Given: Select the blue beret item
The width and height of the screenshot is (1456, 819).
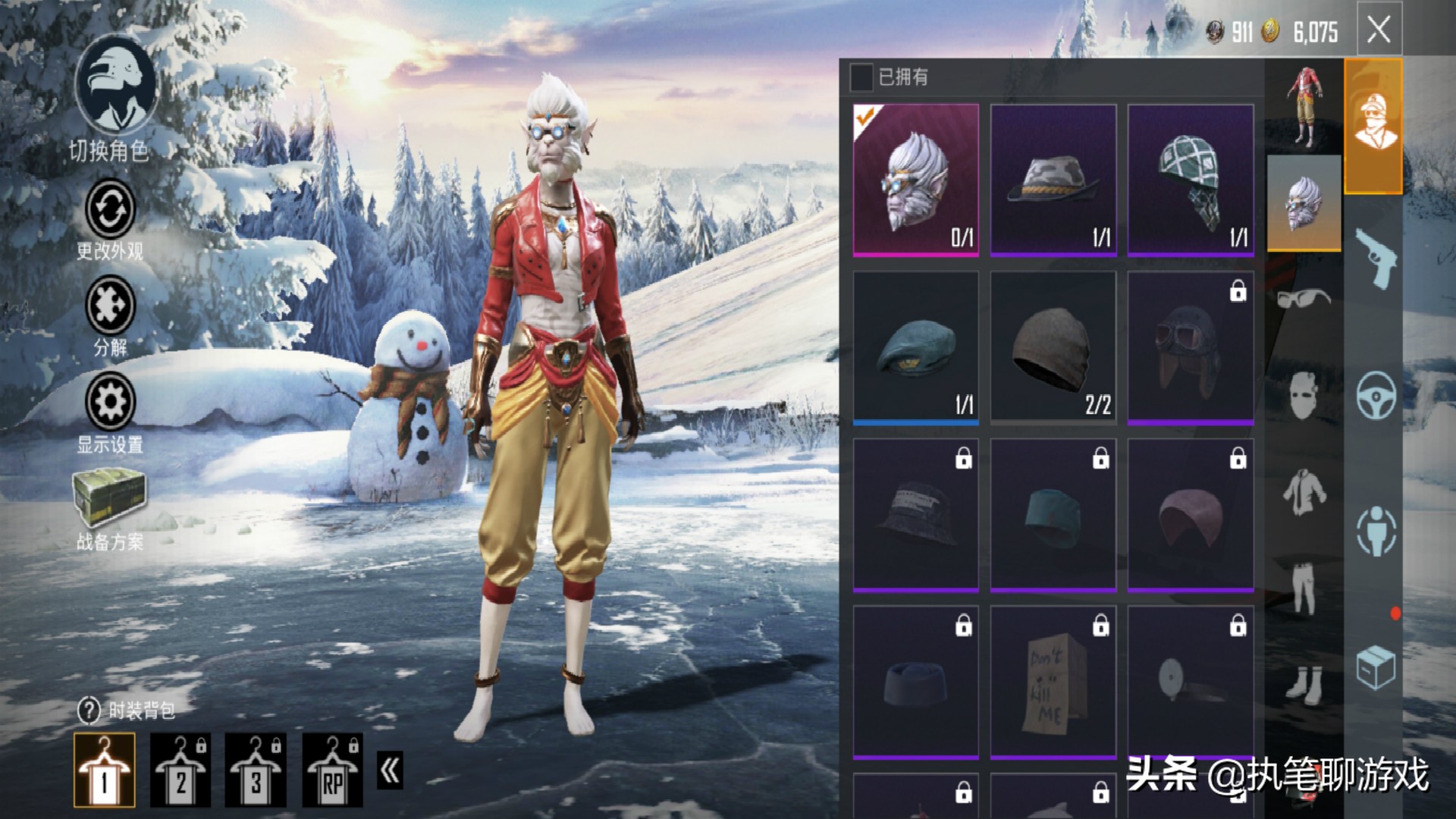Looking at the screenshot, I should click(915, 347).
